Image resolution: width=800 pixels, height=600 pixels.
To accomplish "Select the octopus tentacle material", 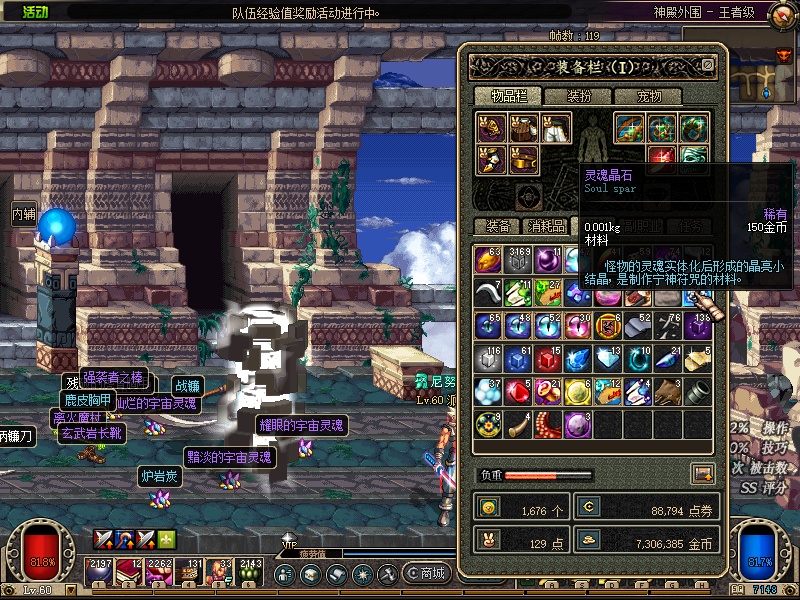I will click(546, 424).
